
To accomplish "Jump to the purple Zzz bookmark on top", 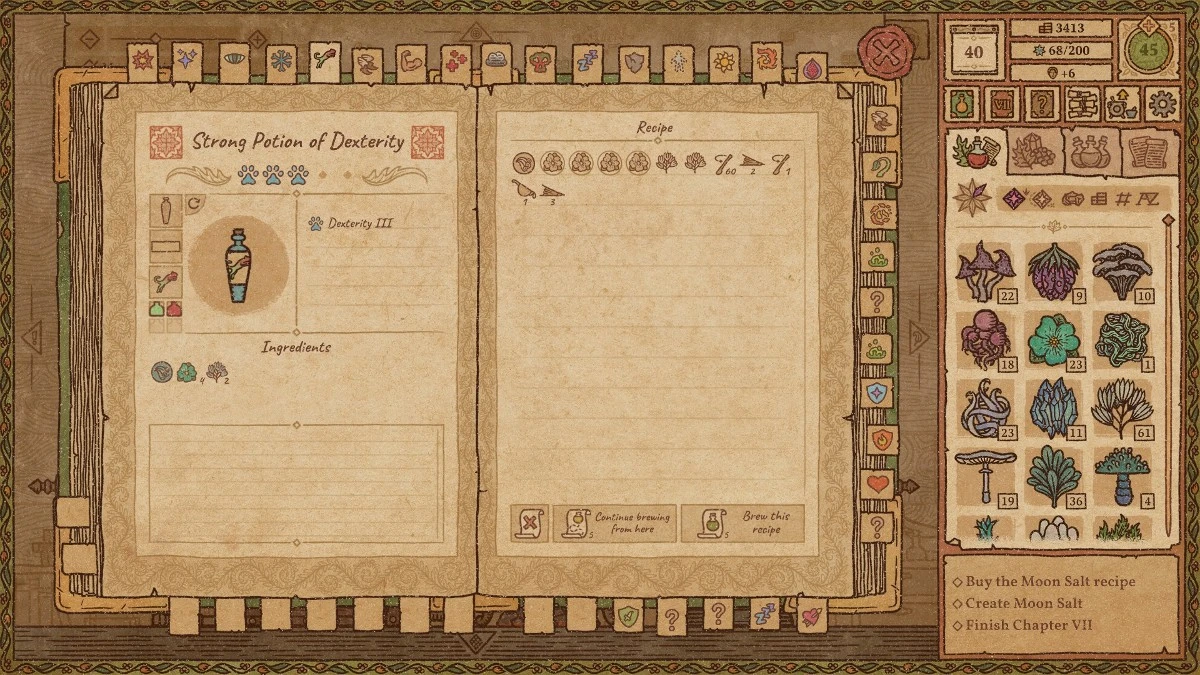I will pos(587,62).
